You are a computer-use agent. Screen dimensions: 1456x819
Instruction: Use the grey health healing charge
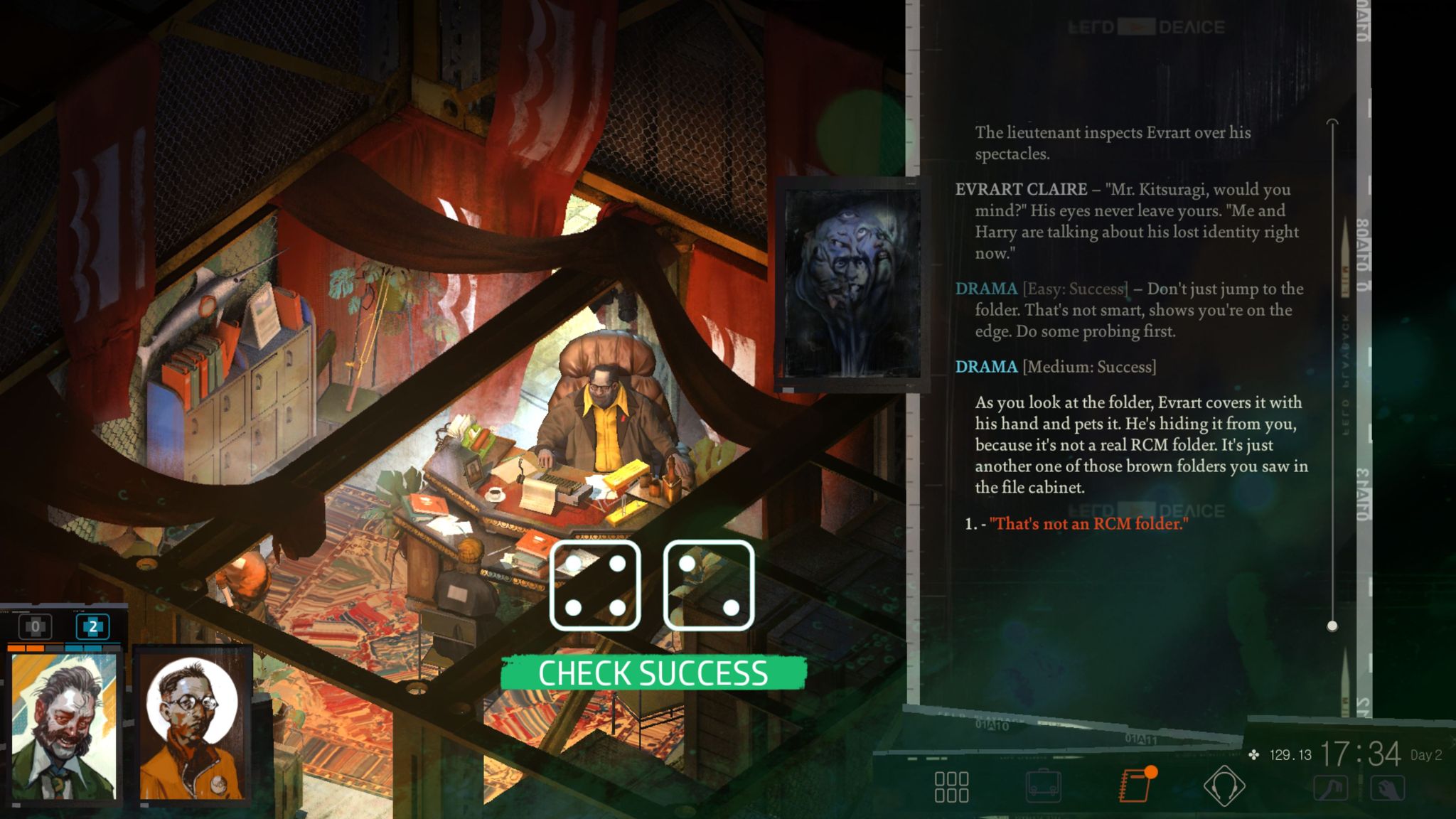click(x=35, y=627)
